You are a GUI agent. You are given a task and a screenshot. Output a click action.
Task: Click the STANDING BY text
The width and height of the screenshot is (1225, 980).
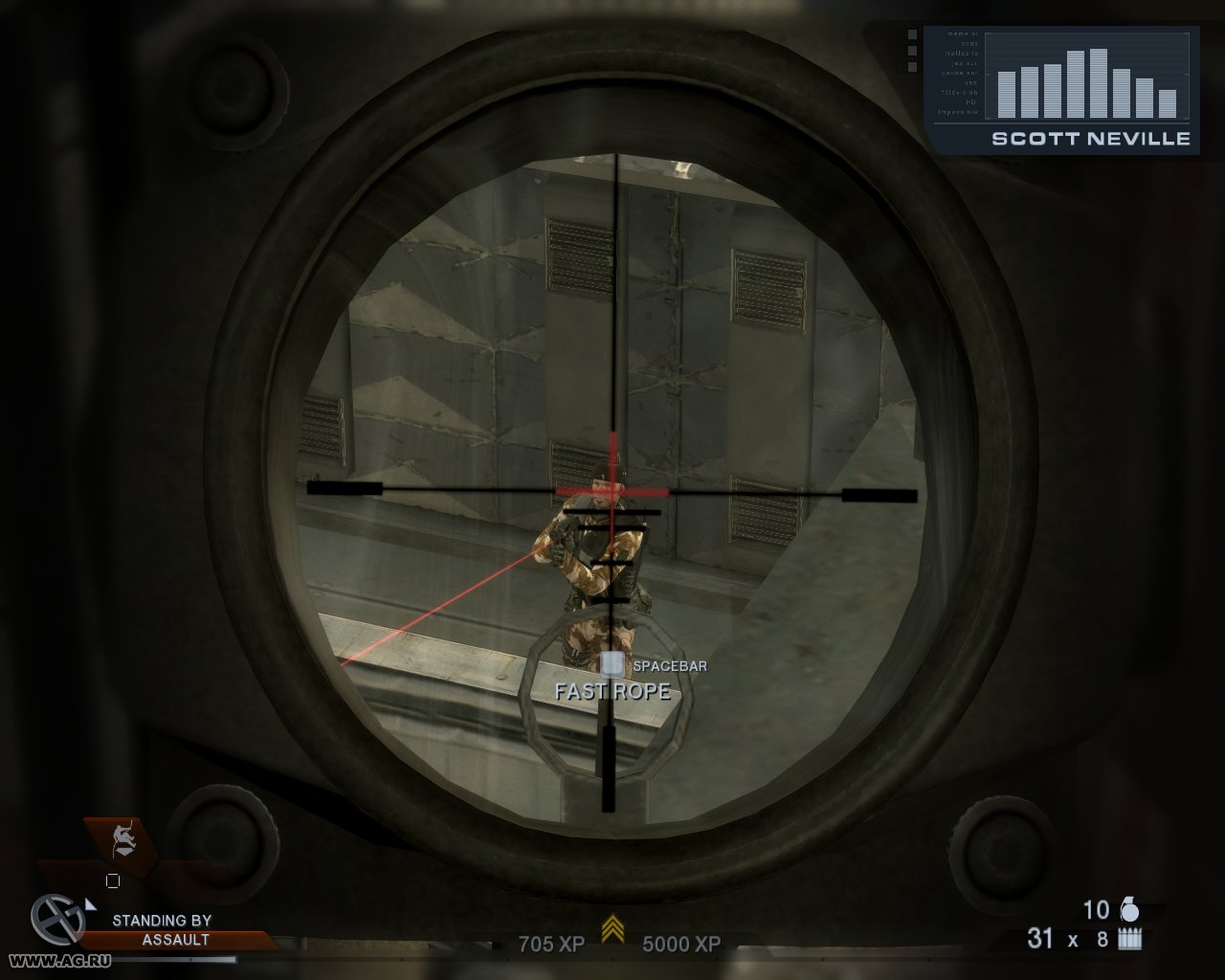click(163, 920)
